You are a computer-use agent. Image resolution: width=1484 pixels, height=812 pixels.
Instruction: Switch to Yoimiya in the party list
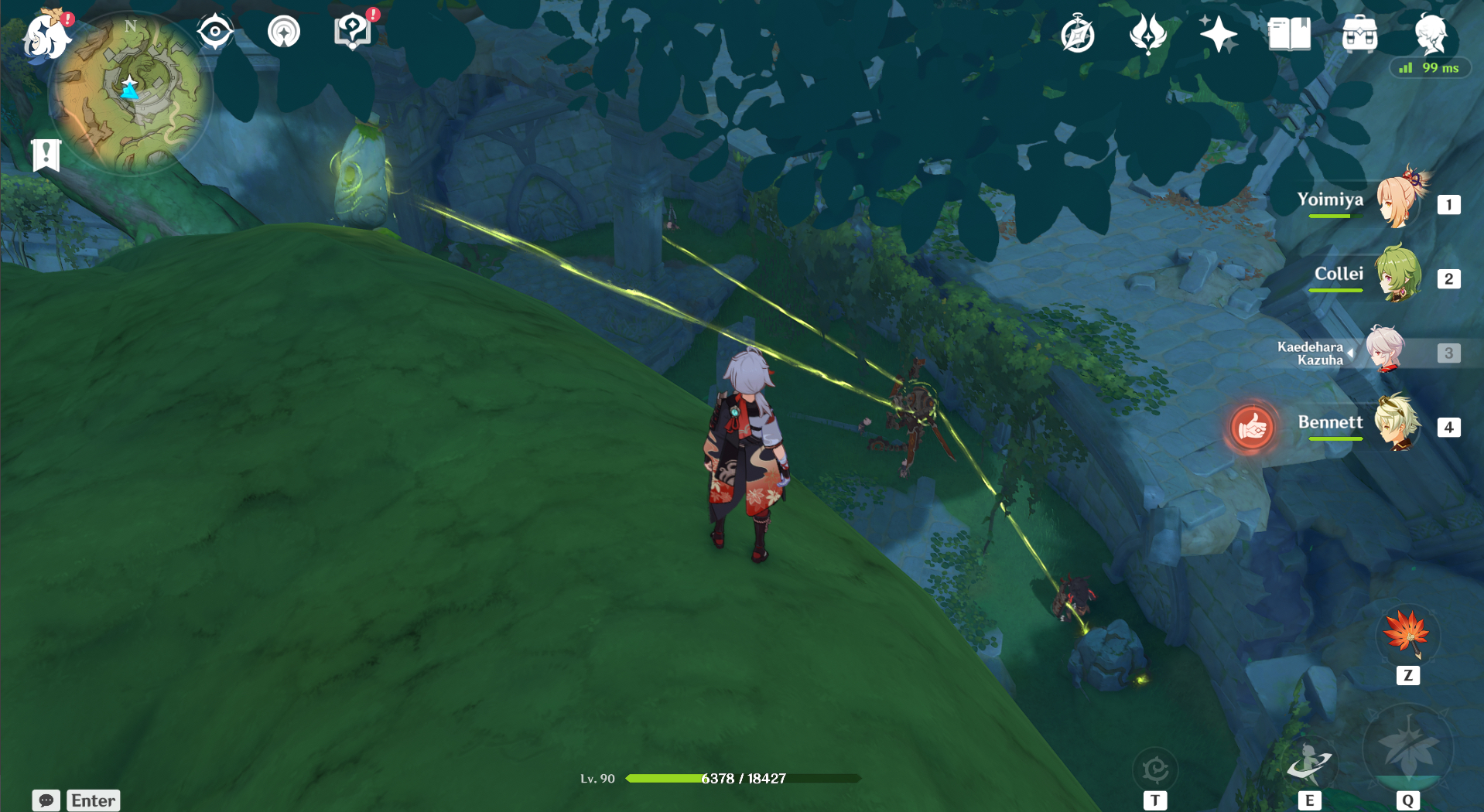click(1400, 203)
